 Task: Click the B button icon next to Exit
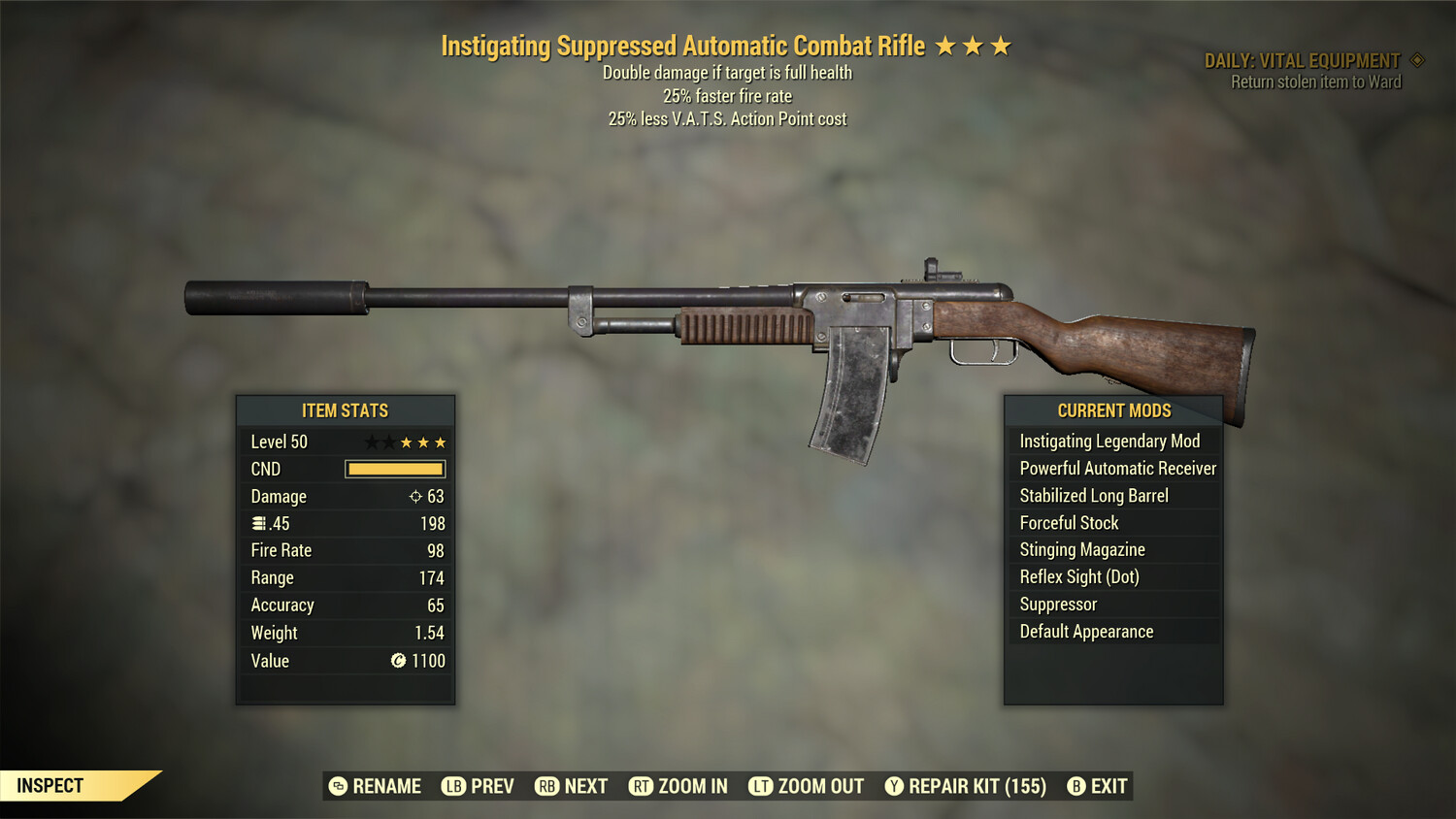click(1076, 786)
